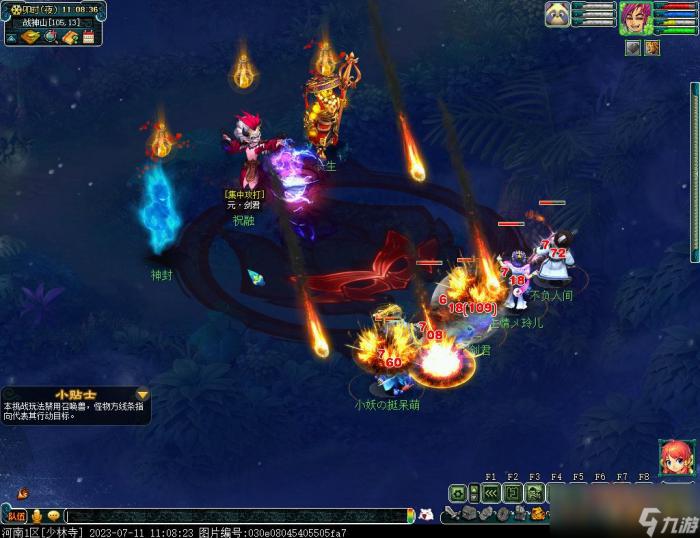Select the panda pet portrait

pos(557,14)
